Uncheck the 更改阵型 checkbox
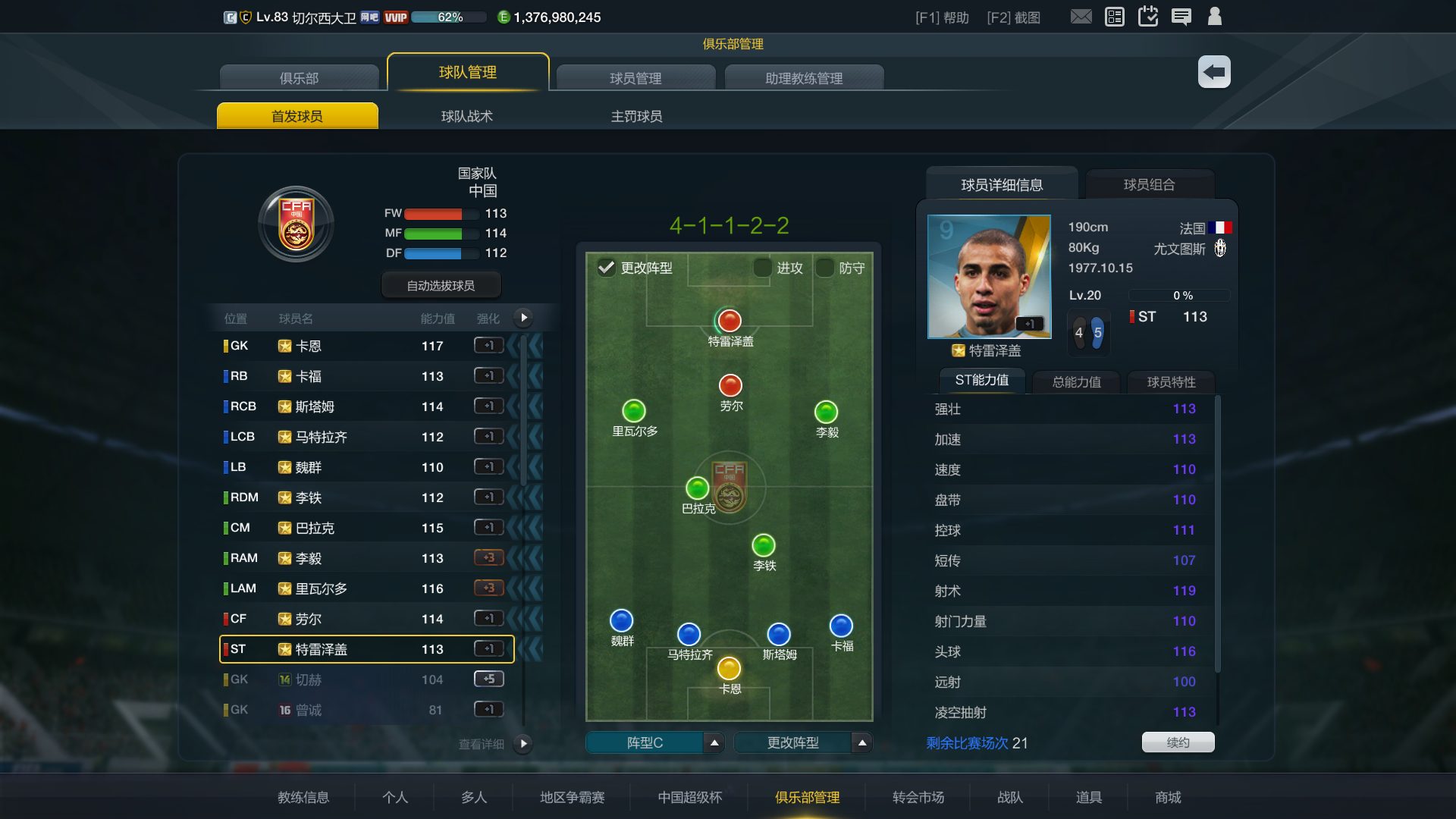The width and height of the screenshot is (1456, 819). (x=604, y=268)
